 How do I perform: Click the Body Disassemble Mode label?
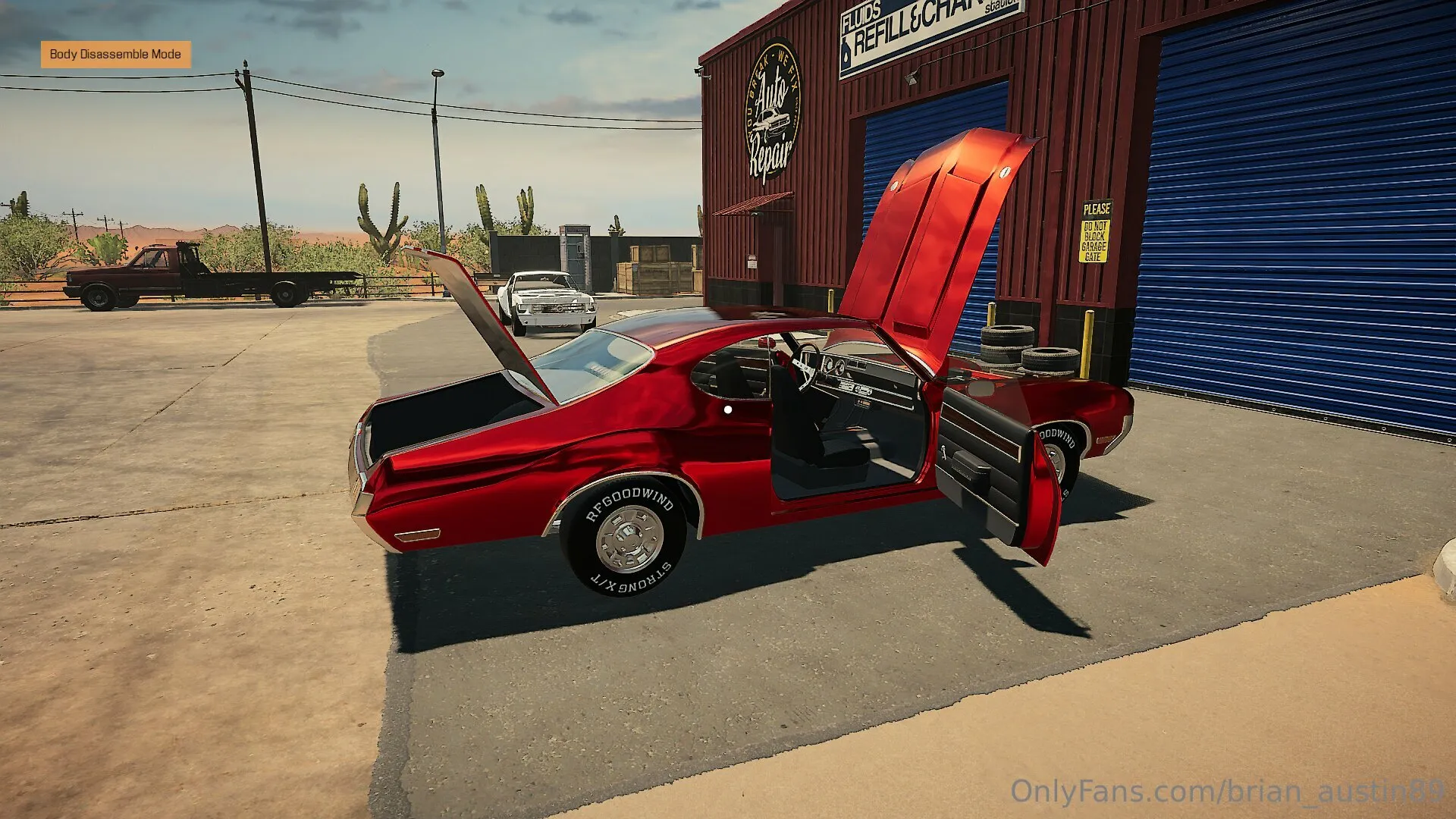[x=115, y=55]
